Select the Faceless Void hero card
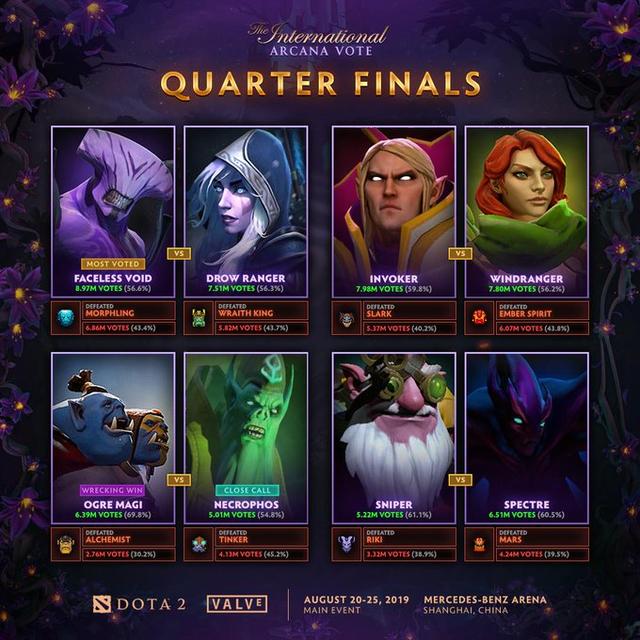The height and width of the screenshot is (640, 640). 113,210
